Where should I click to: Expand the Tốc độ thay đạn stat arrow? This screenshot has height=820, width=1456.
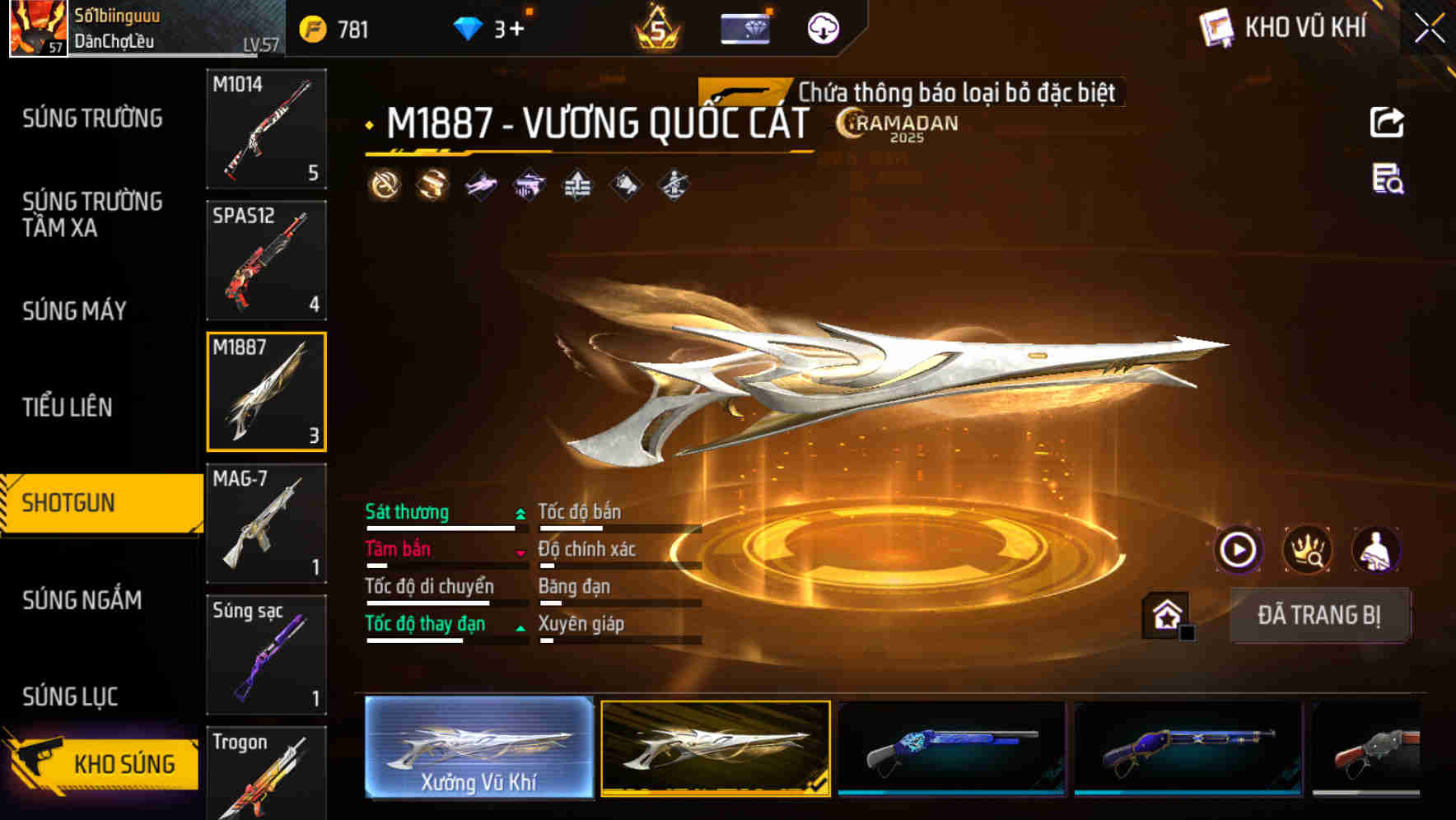coord(519,627)
